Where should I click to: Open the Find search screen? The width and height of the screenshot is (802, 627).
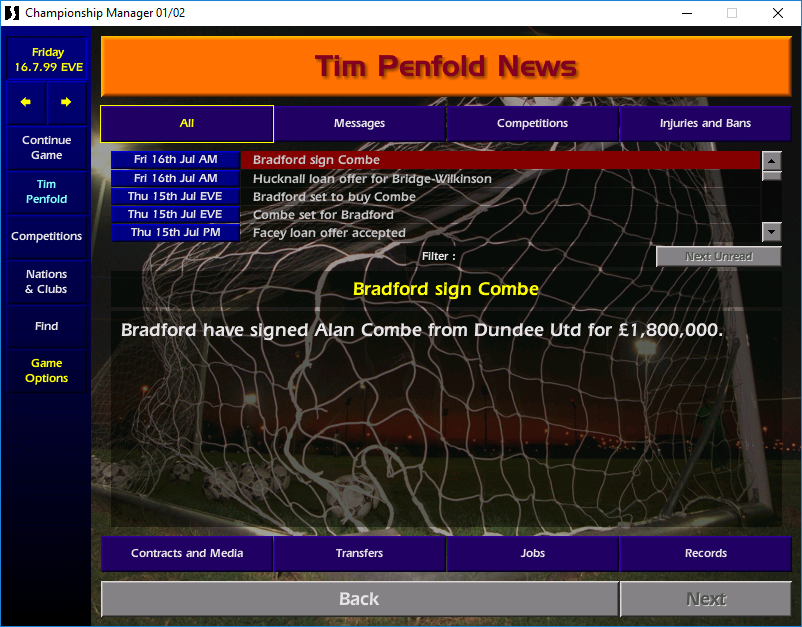pyautogui.click(x=47, y=326)
